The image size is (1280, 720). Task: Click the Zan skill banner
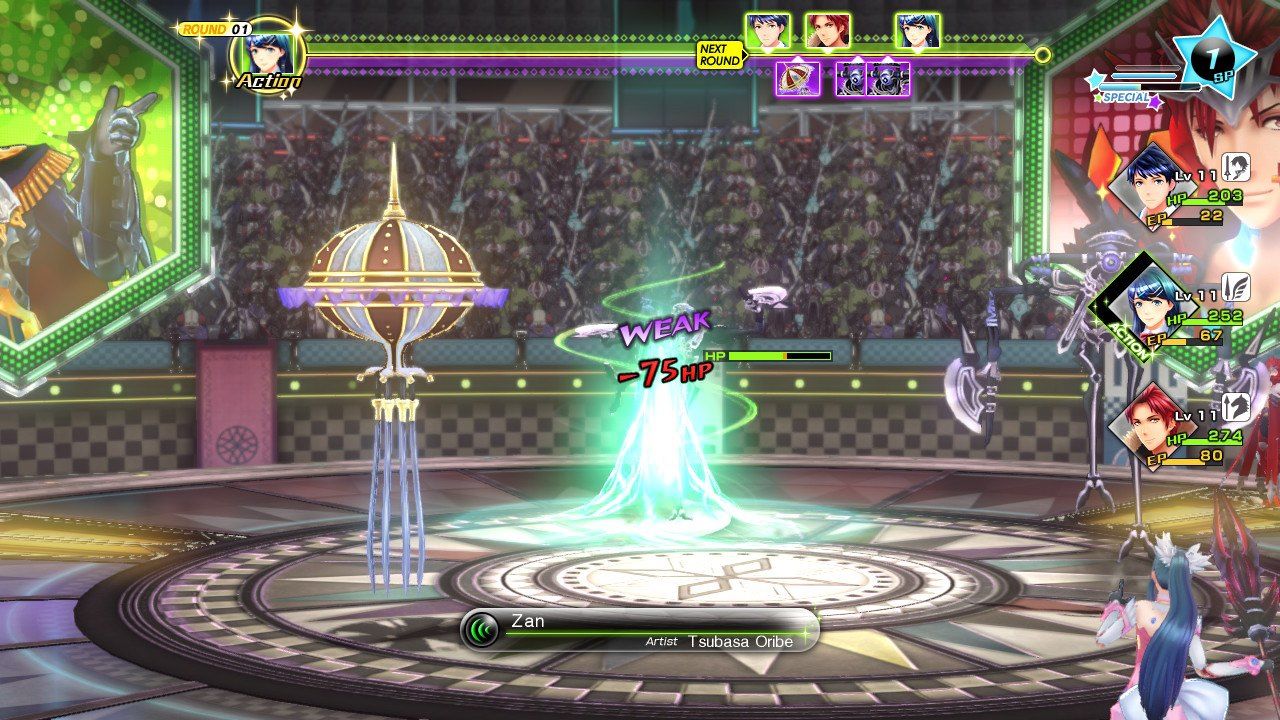639,630
